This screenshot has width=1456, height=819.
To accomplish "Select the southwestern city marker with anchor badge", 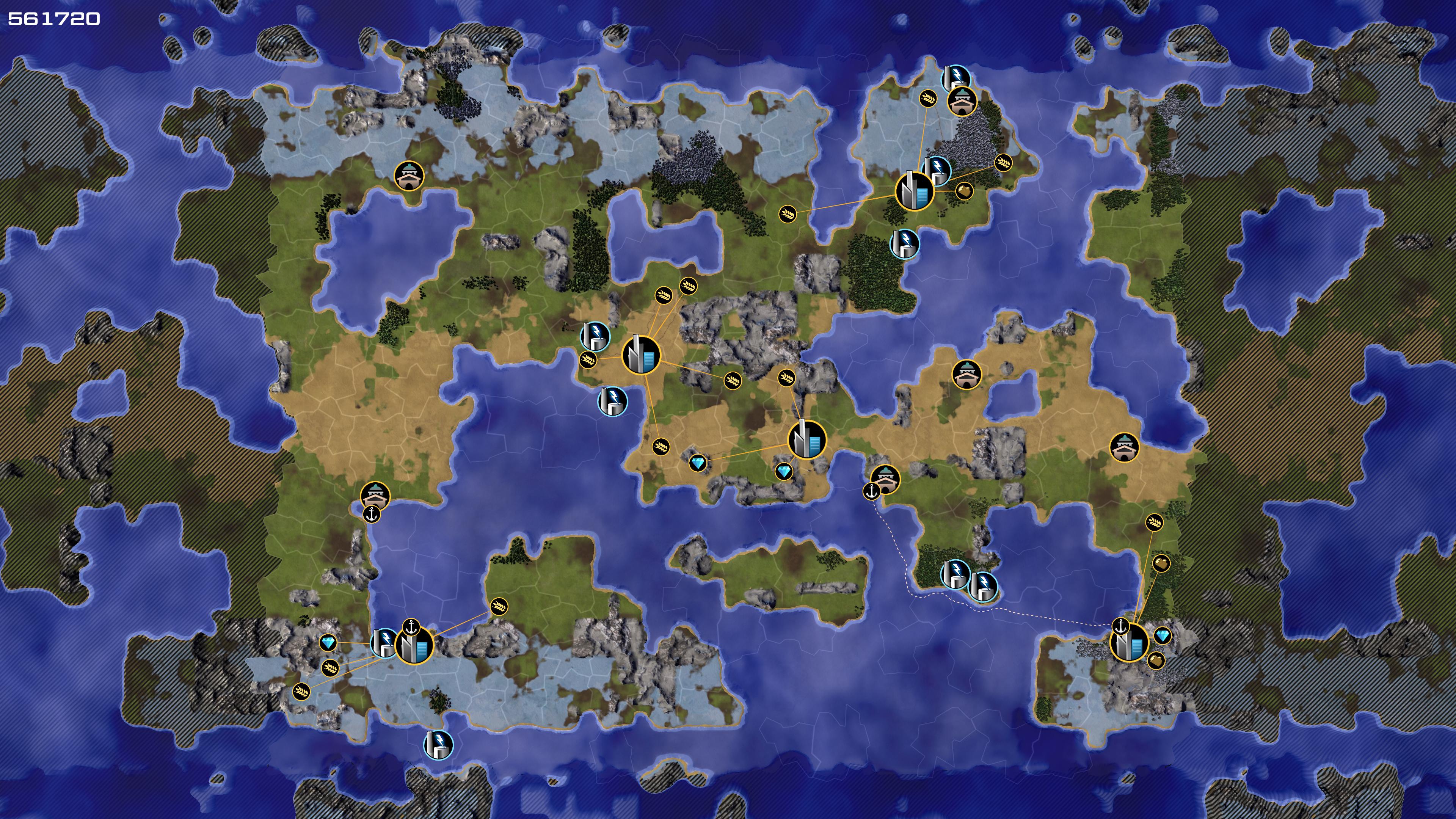I will tap(414, 645).
